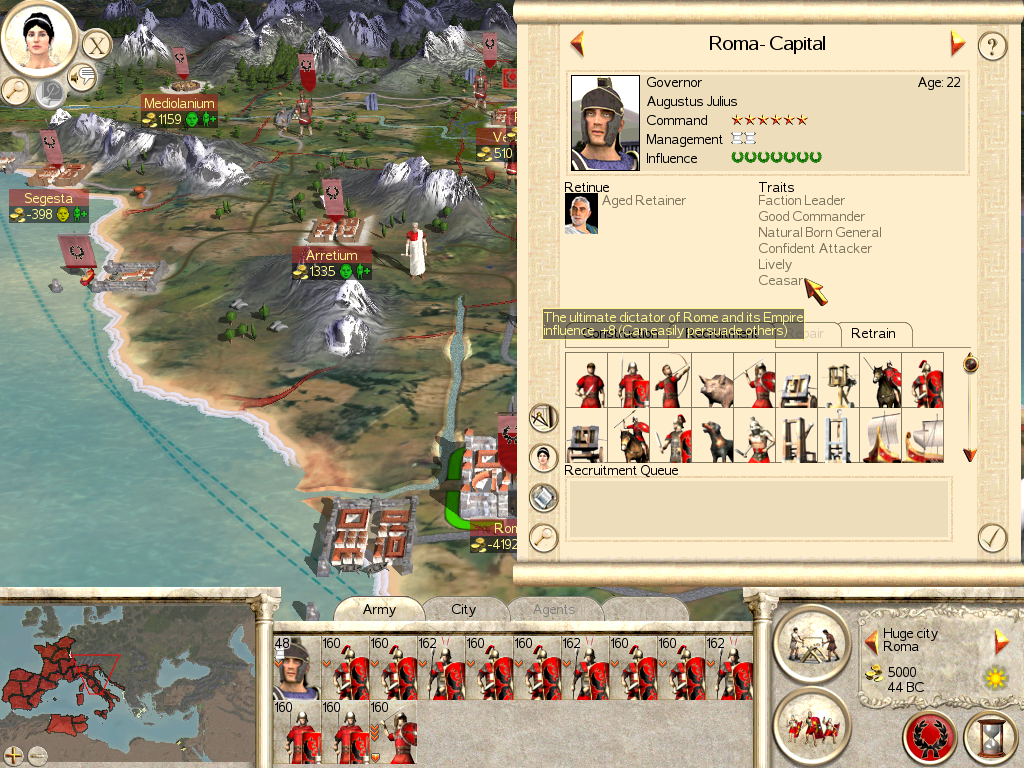End the turn with the hourglass button
The image size is (1024, 768).
[x=990, y=738]
